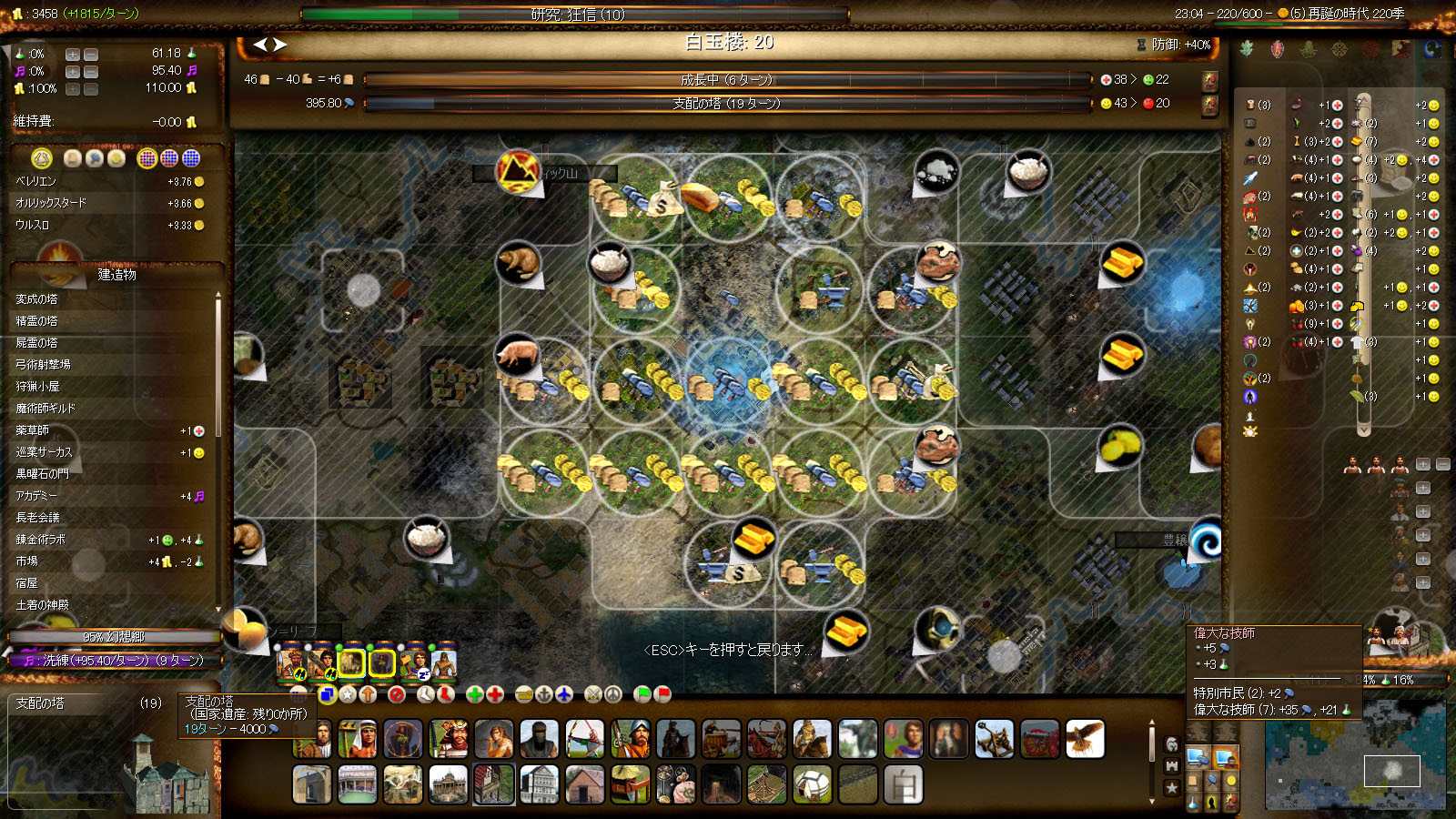This screenshot has height=819, width=1456.
Task: Queue the eagle unit for production
Action: pyautogui.click(x=1085, y=739)
